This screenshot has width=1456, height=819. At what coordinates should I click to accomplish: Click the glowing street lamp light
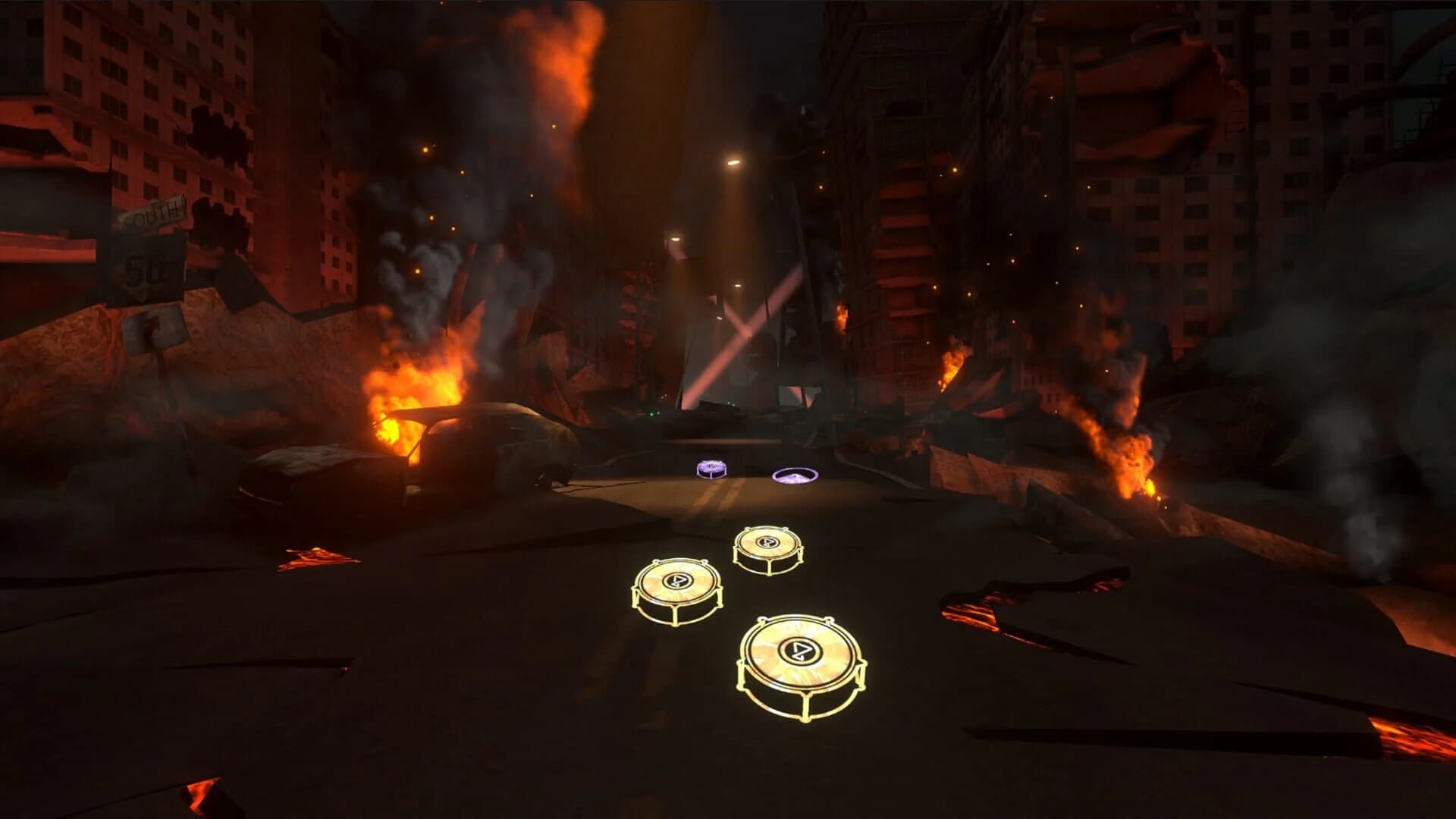click(733, 162)
